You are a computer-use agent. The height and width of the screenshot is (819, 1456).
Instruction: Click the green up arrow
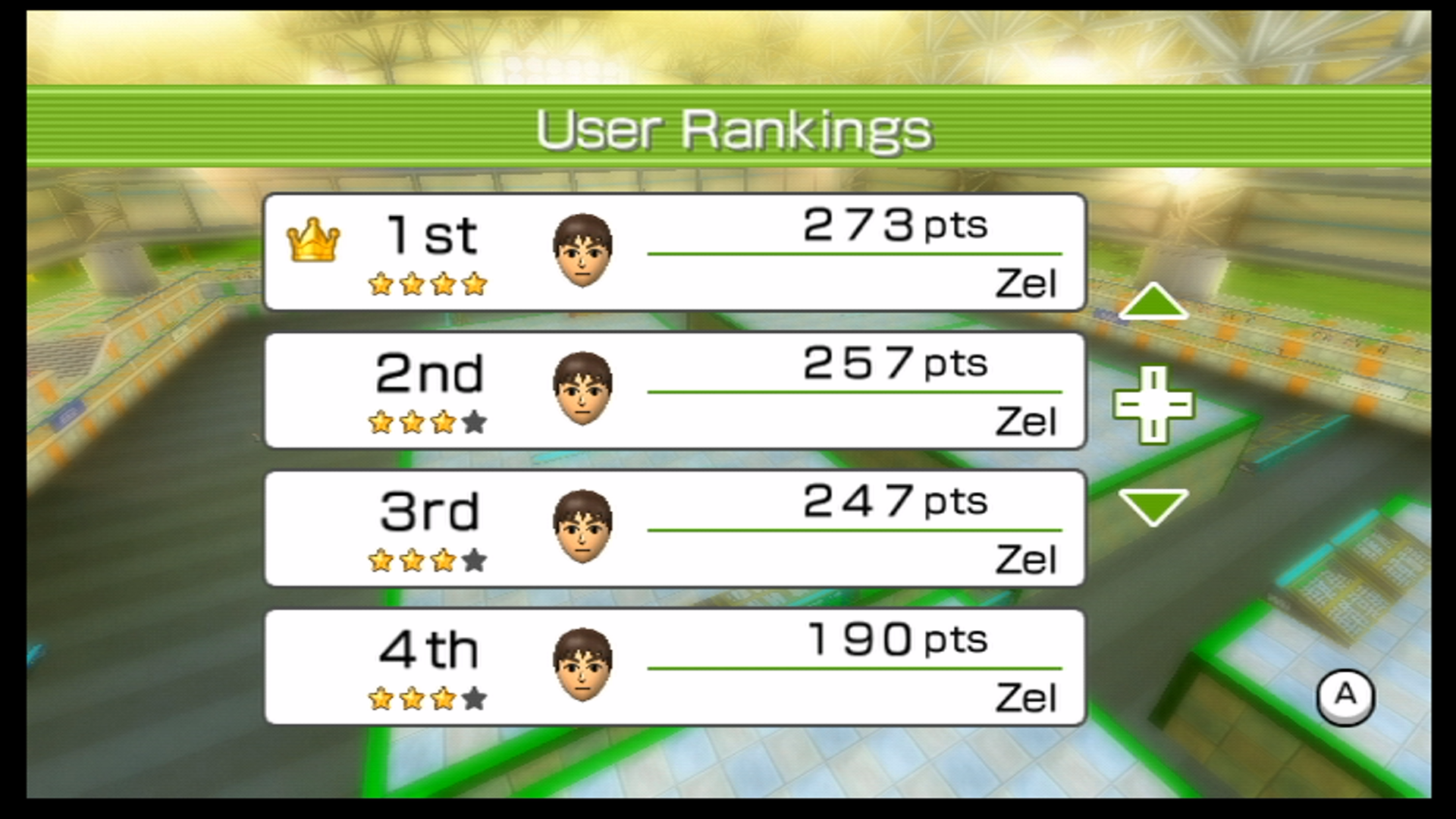click(x=1153, y=302)
